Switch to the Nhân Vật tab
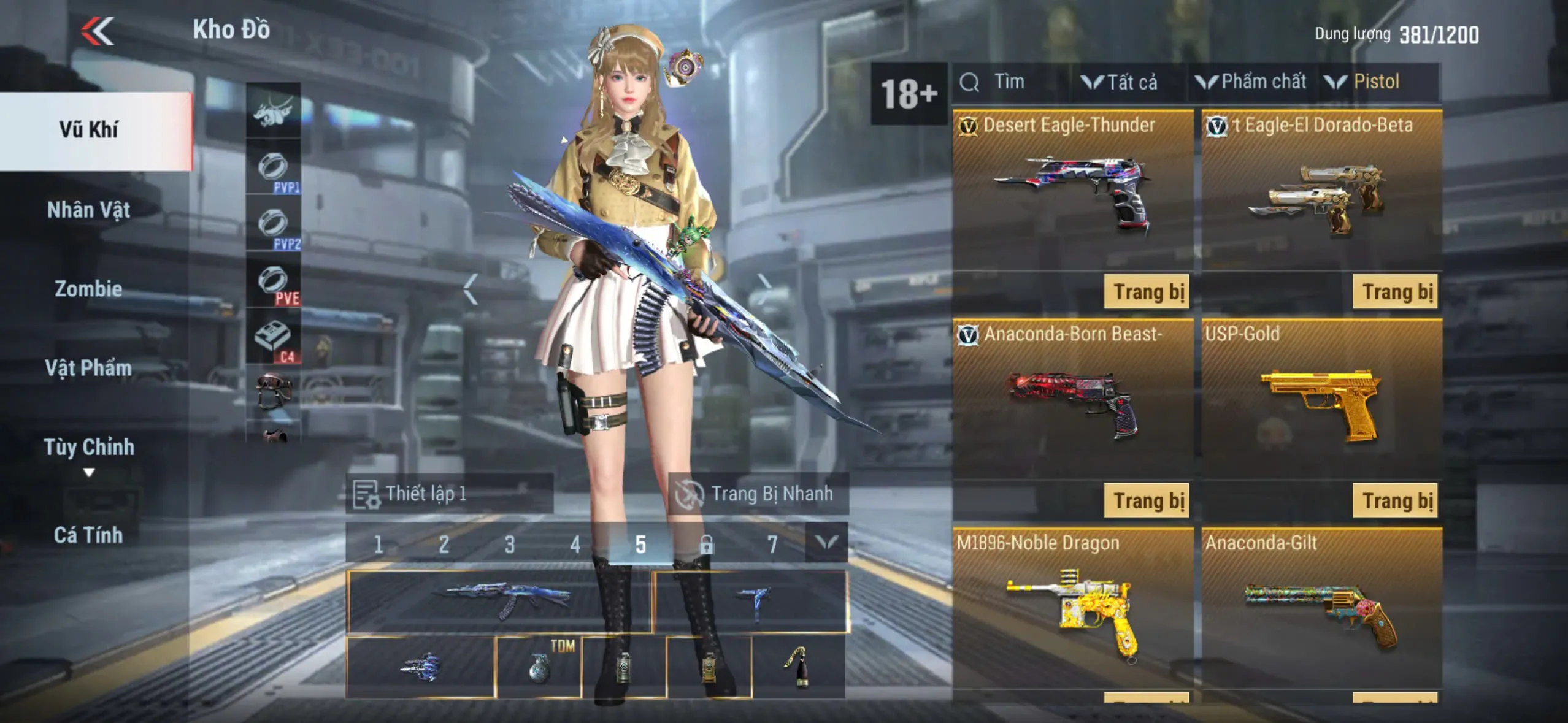This screenshot has width=1568, height=723. coord(89,210)
